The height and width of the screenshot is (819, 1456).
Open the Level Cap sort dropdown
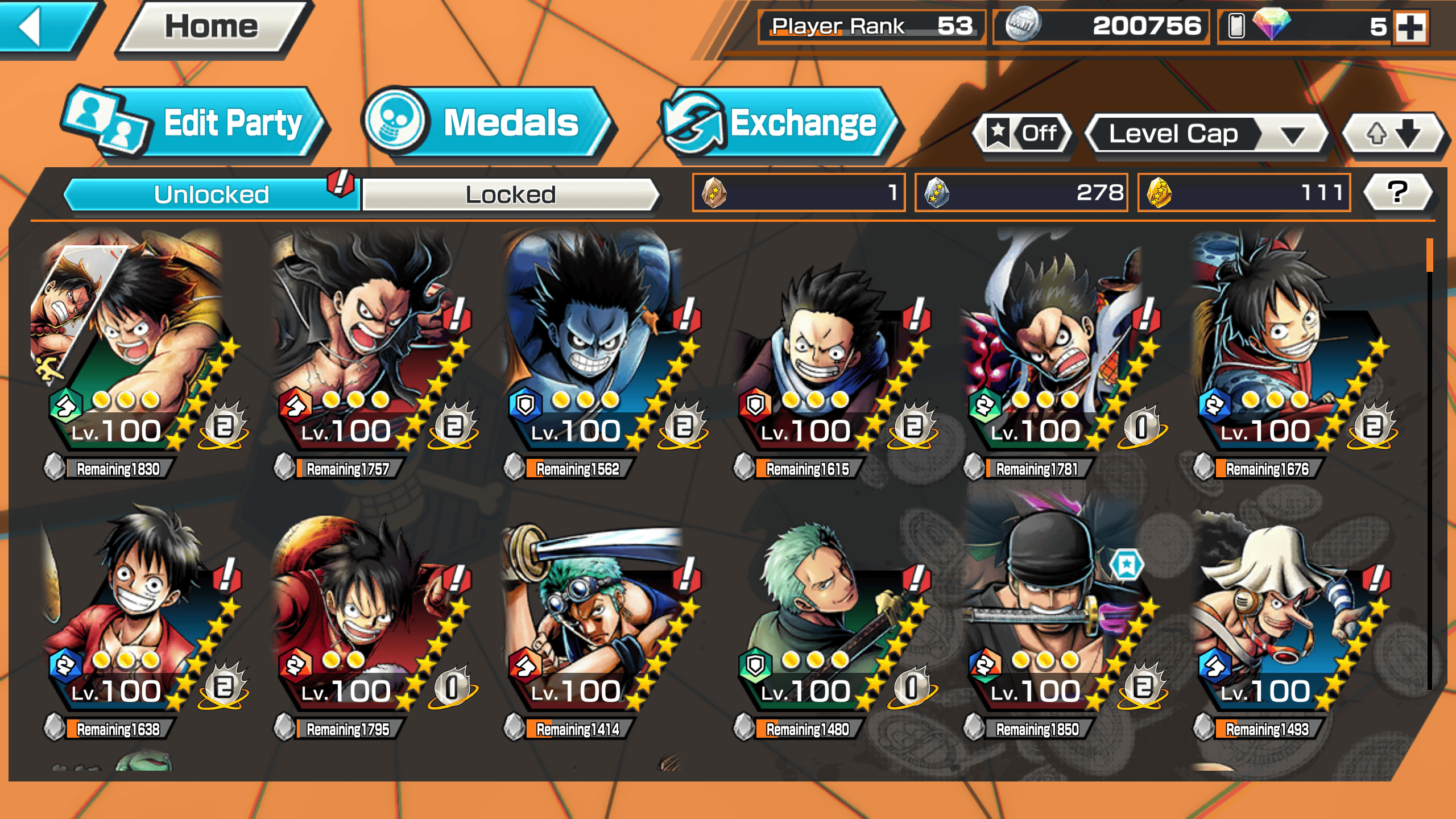click(1207, 134)
